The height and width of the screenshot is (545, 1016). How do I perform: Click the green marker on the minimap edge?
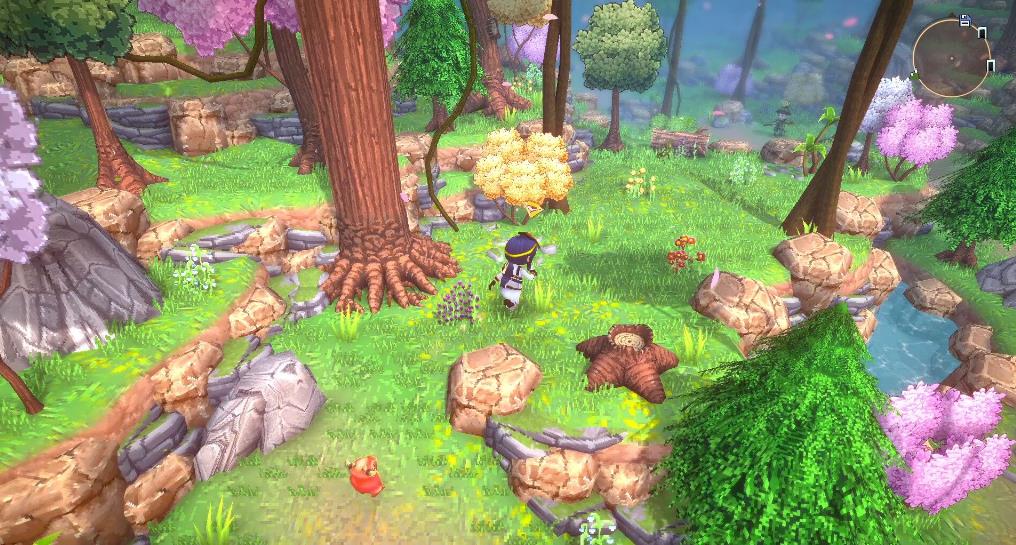pyautogui.click(x=915, y=75)
